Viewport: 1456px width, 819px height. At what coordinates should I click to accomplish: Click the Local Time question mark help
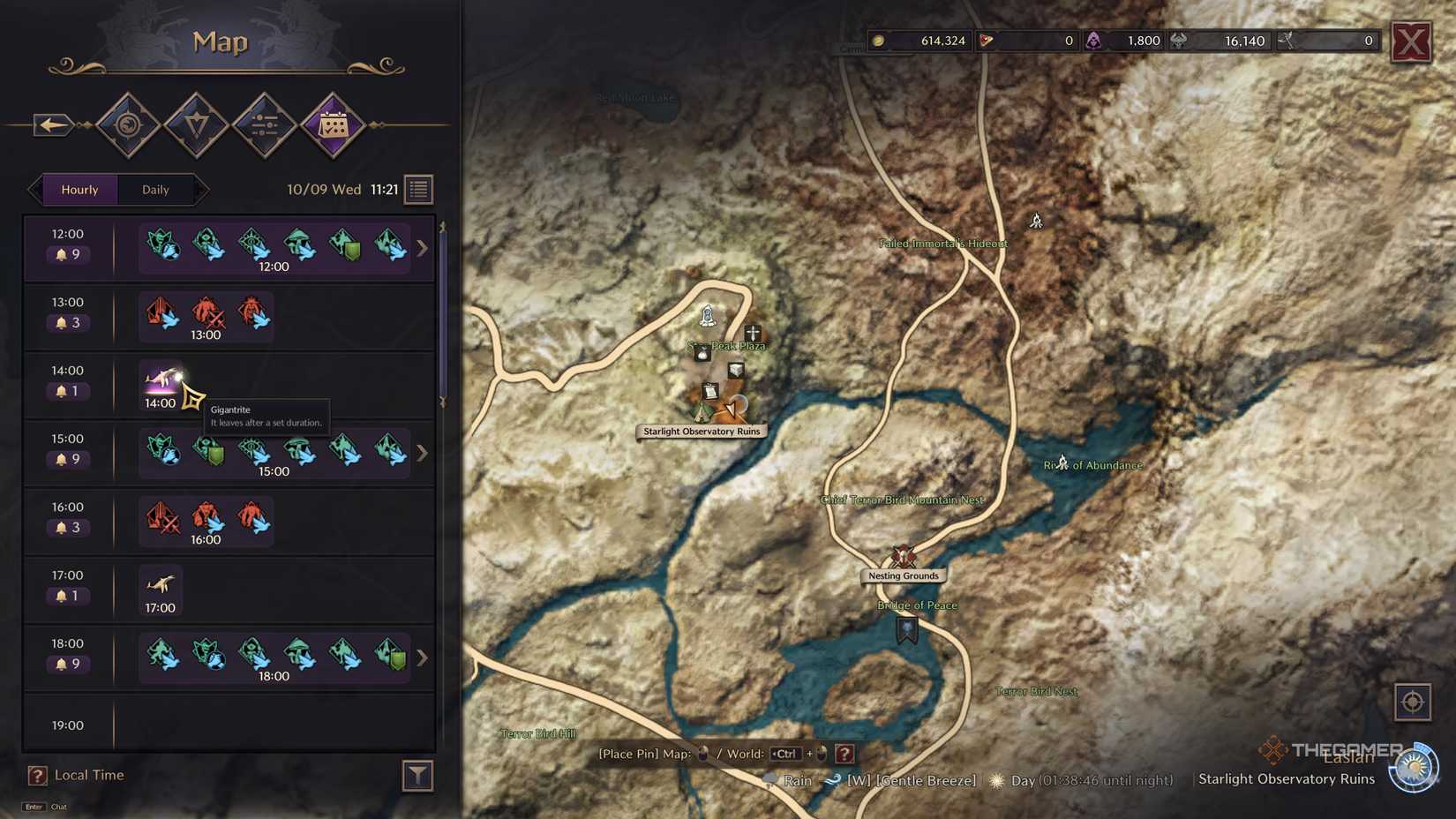(x=37, y=775)
